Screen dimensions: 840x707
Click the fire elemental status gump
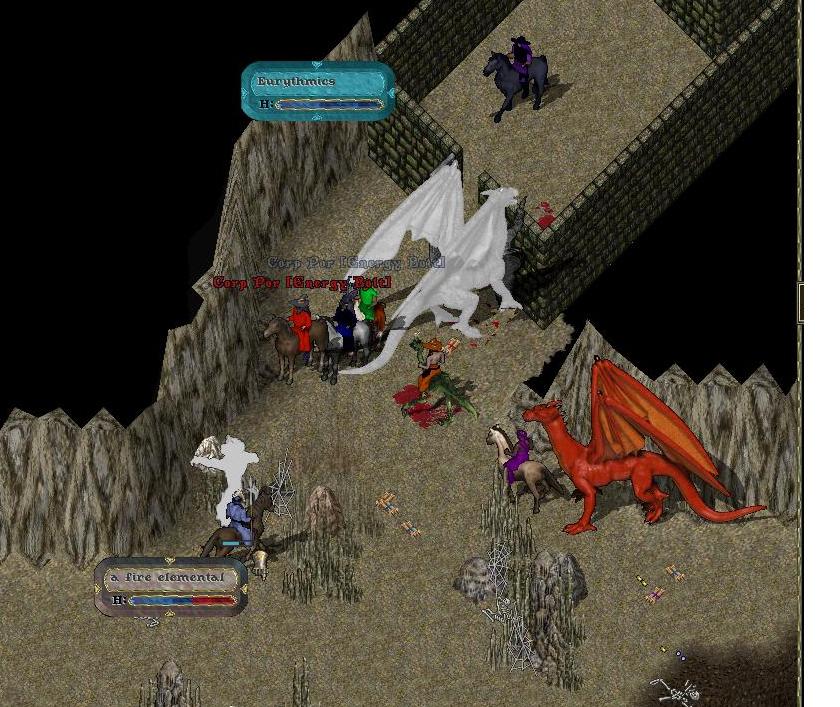(x=171, y=587)
